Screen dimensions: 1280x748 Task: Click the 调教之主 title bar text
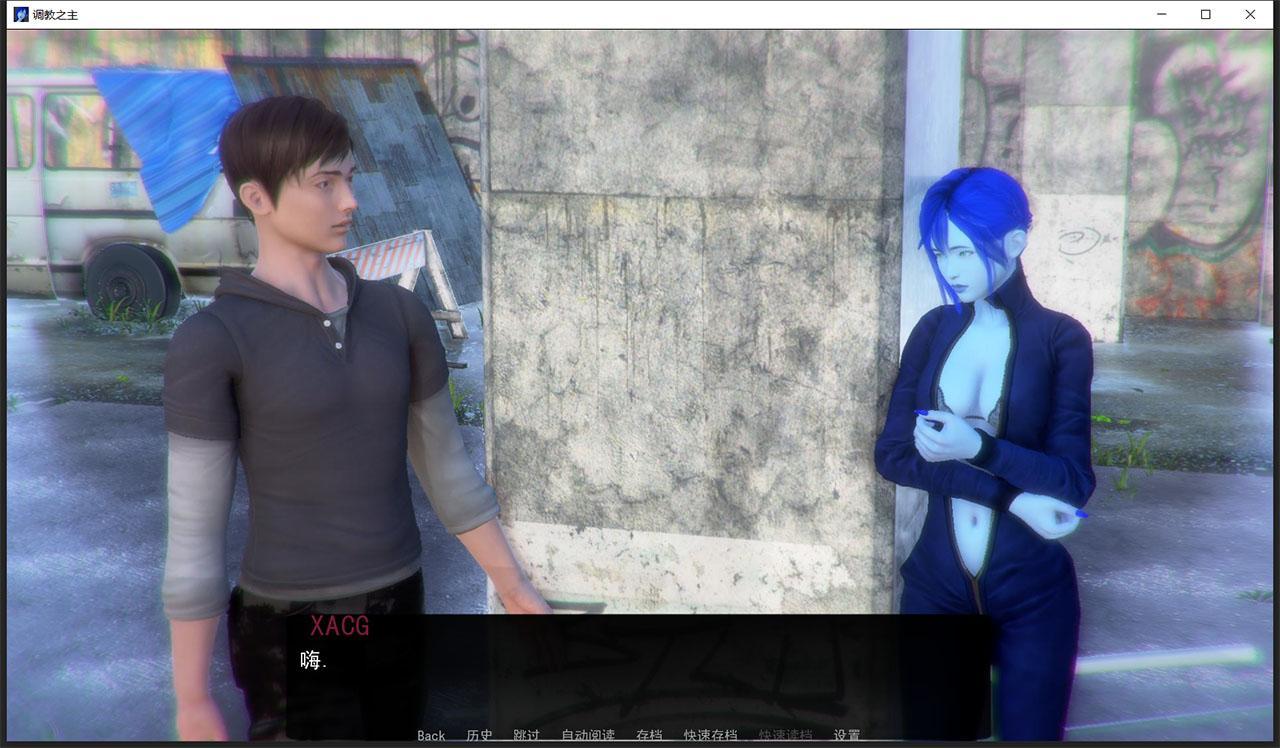[x=55, y=14]
